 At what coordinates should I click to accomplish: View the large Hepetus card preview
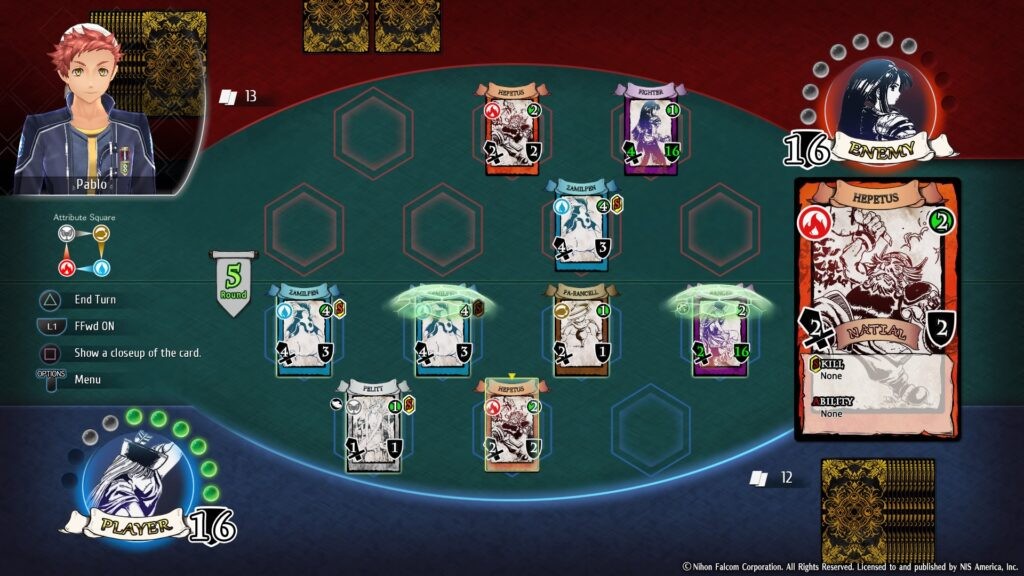(877, 308)
